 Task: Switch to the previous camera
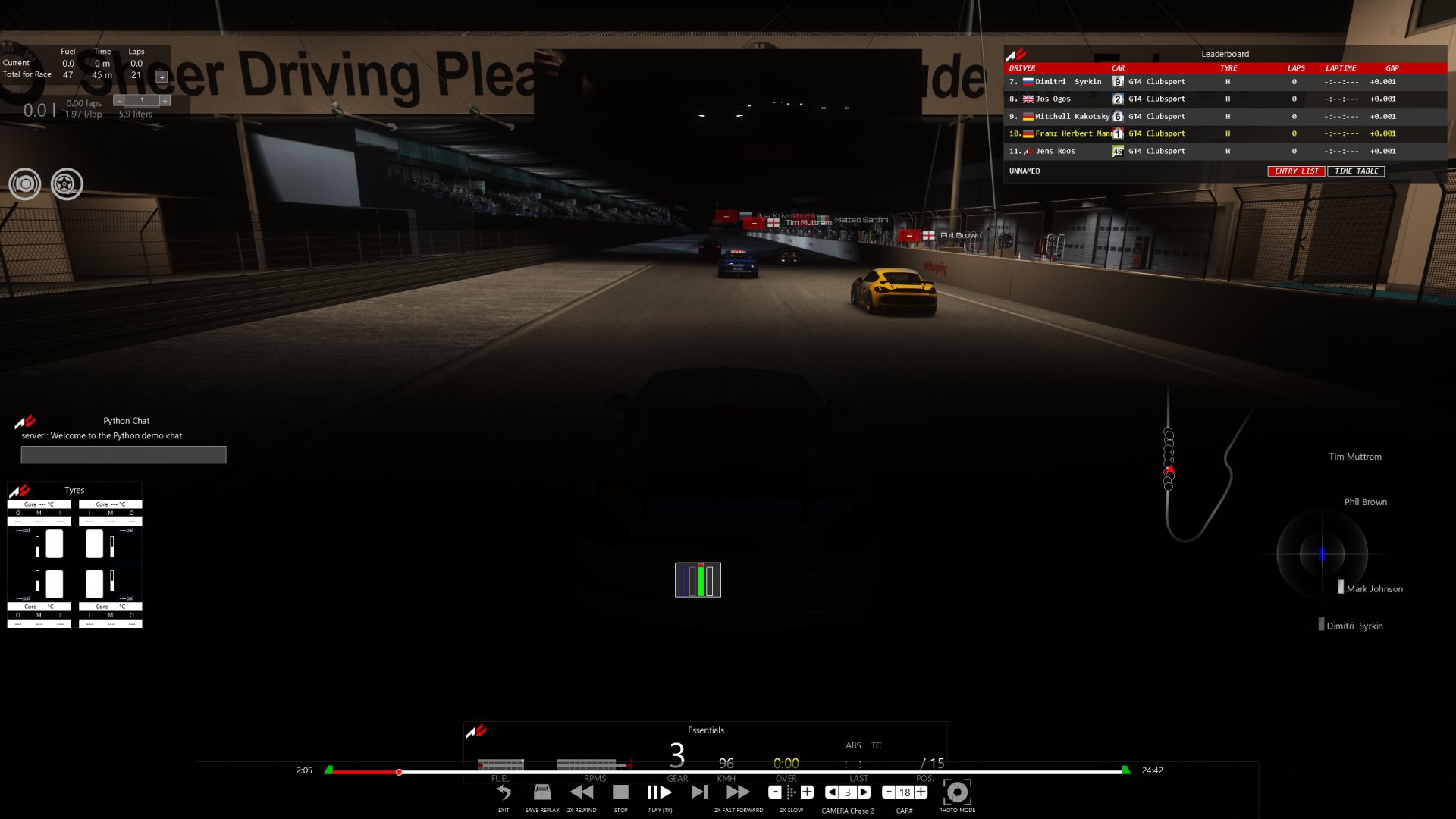click(x=832, y=792)
